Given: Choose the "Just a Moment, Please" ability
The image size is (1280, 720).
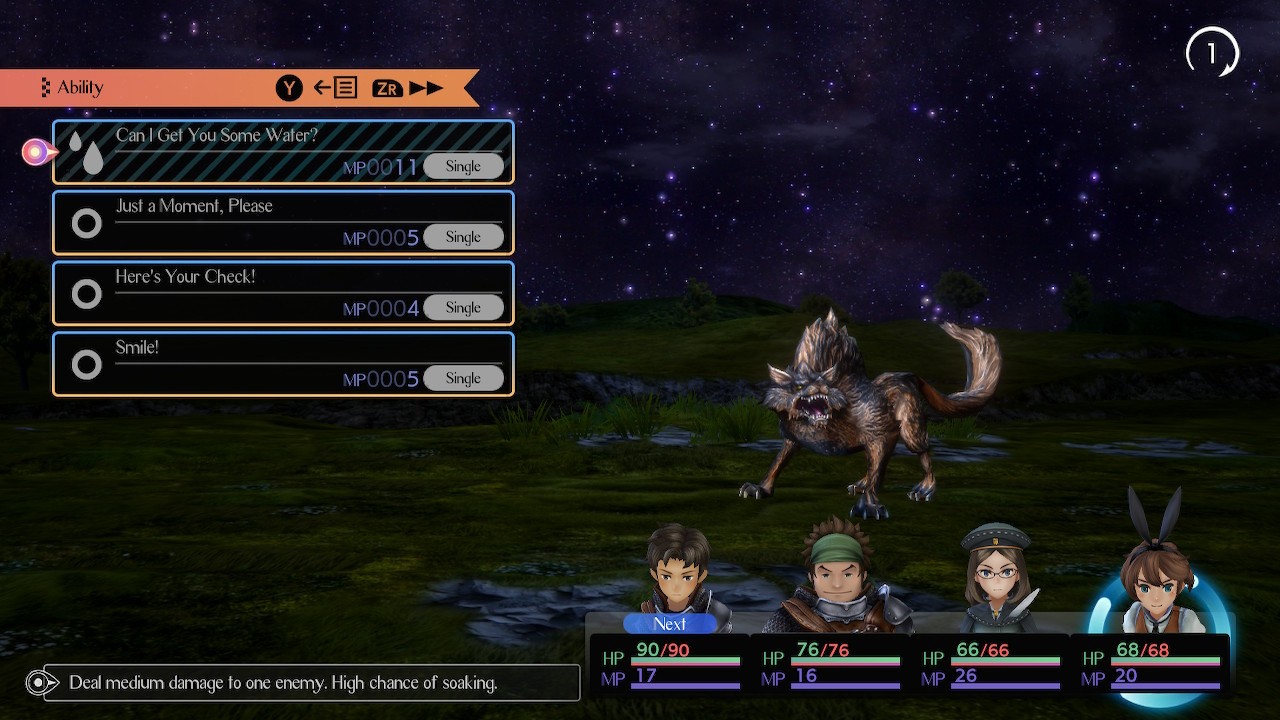Looking at the screenshot, I should (283, 223).
